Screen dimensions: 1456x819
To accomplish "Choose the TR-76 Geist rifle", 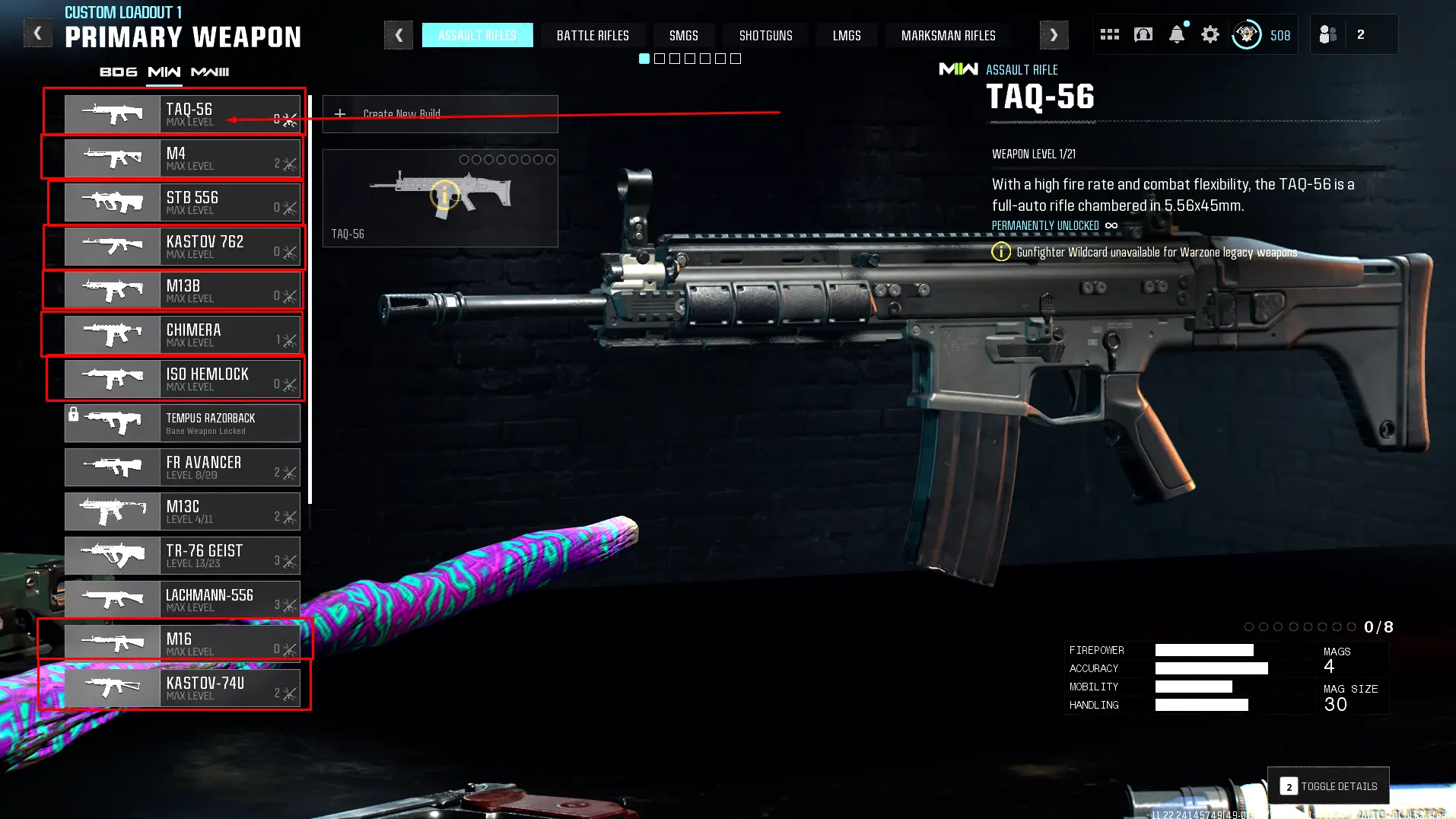I will coord(183,556).
